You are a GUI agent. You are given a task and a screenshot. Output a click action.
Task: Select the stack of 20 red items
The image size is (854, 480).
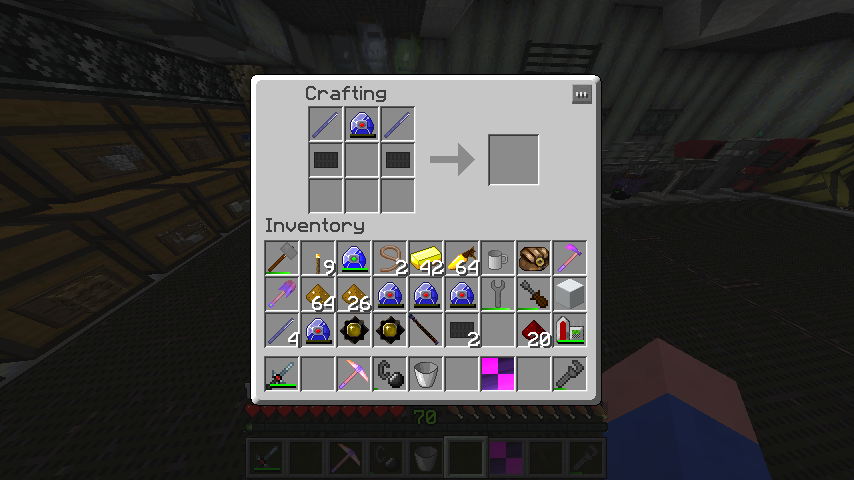coord(533,330)
